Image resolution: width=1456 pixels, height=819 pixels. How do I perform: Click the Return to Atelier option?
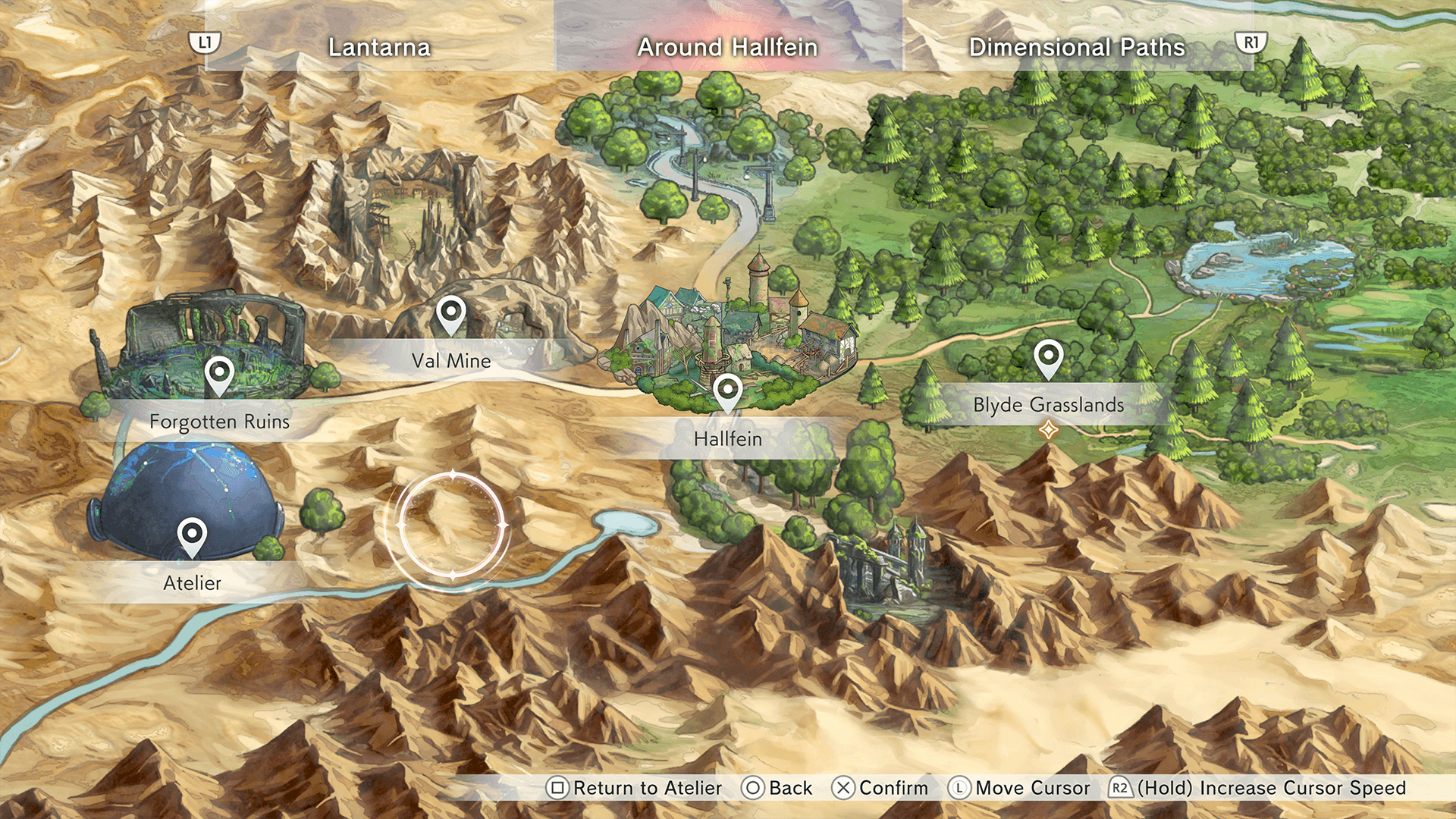click(x=634, y=788)
